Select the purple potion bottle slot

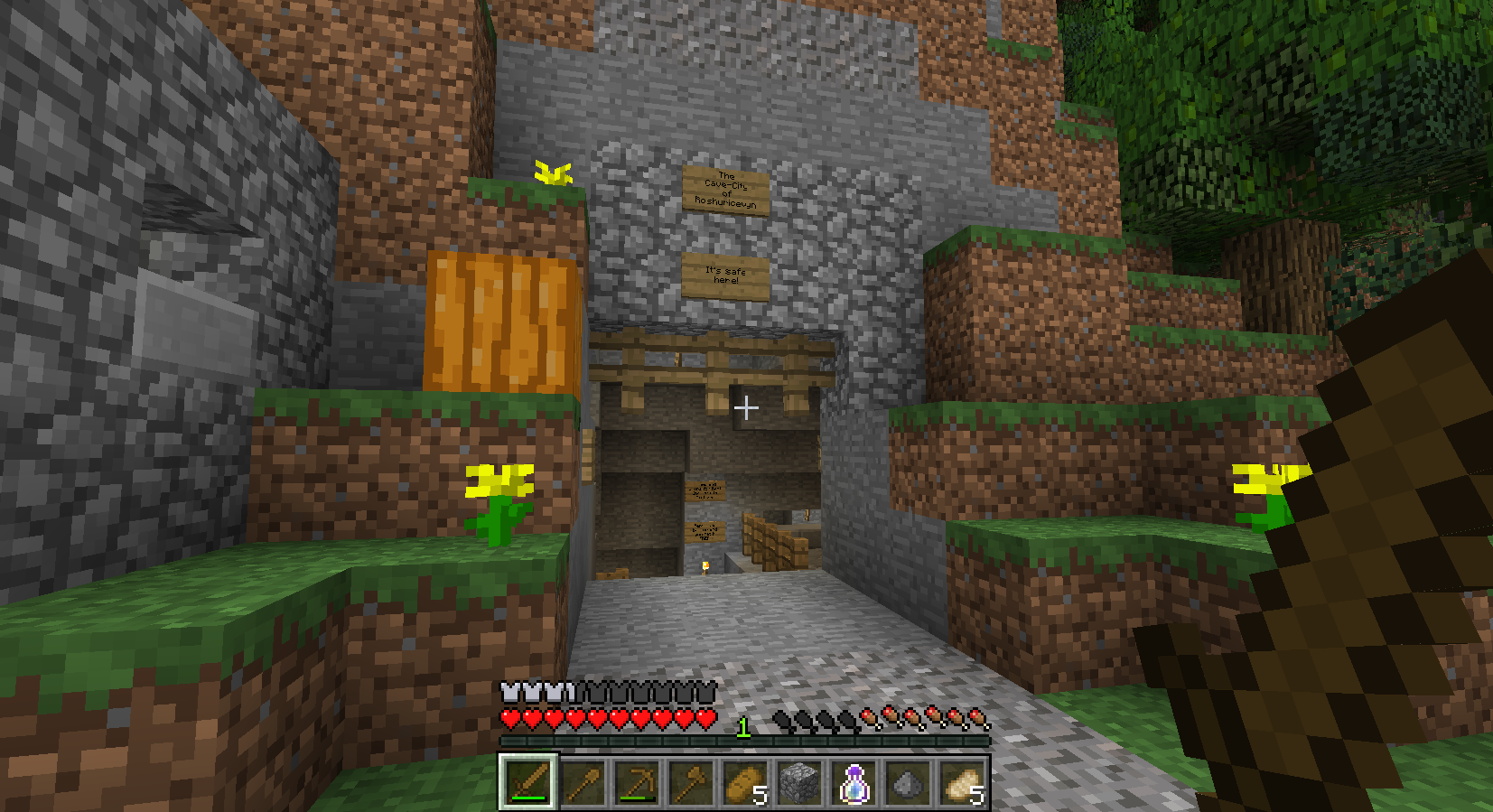pos(854,782)
